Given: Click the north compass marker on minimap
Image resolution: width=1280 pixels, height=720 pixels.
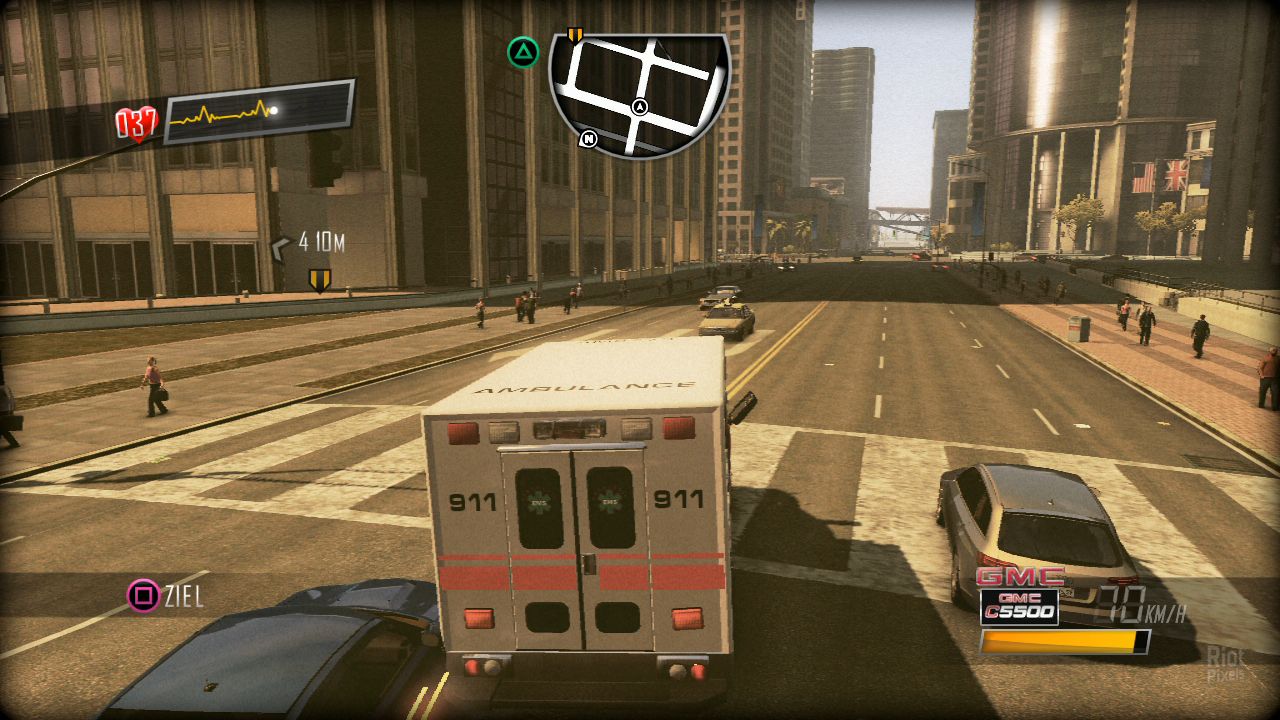Looking at the screenshot, I should tap(588, 139).
